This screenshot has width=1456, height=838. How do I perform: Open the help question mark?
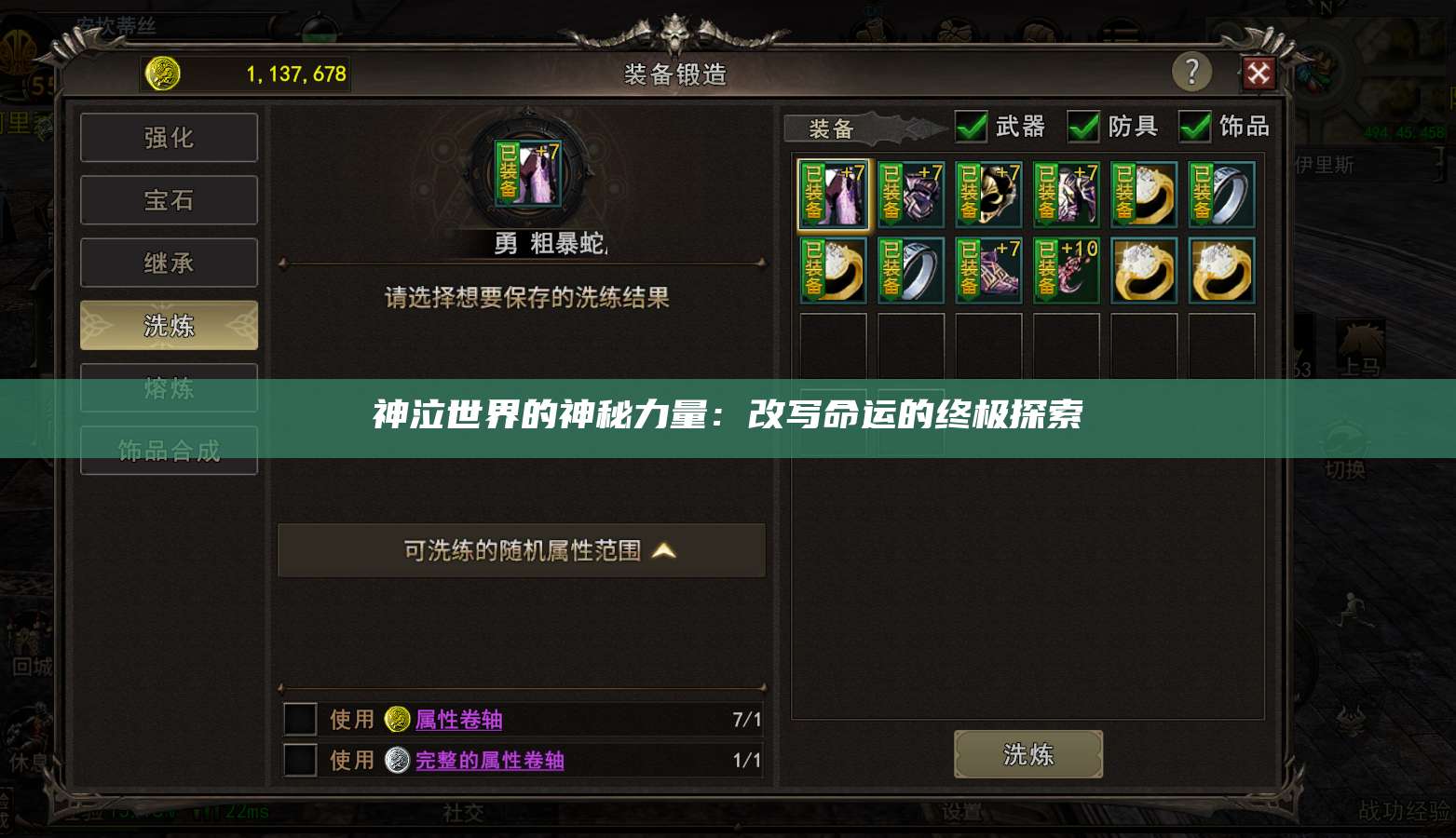(1192, 72)
